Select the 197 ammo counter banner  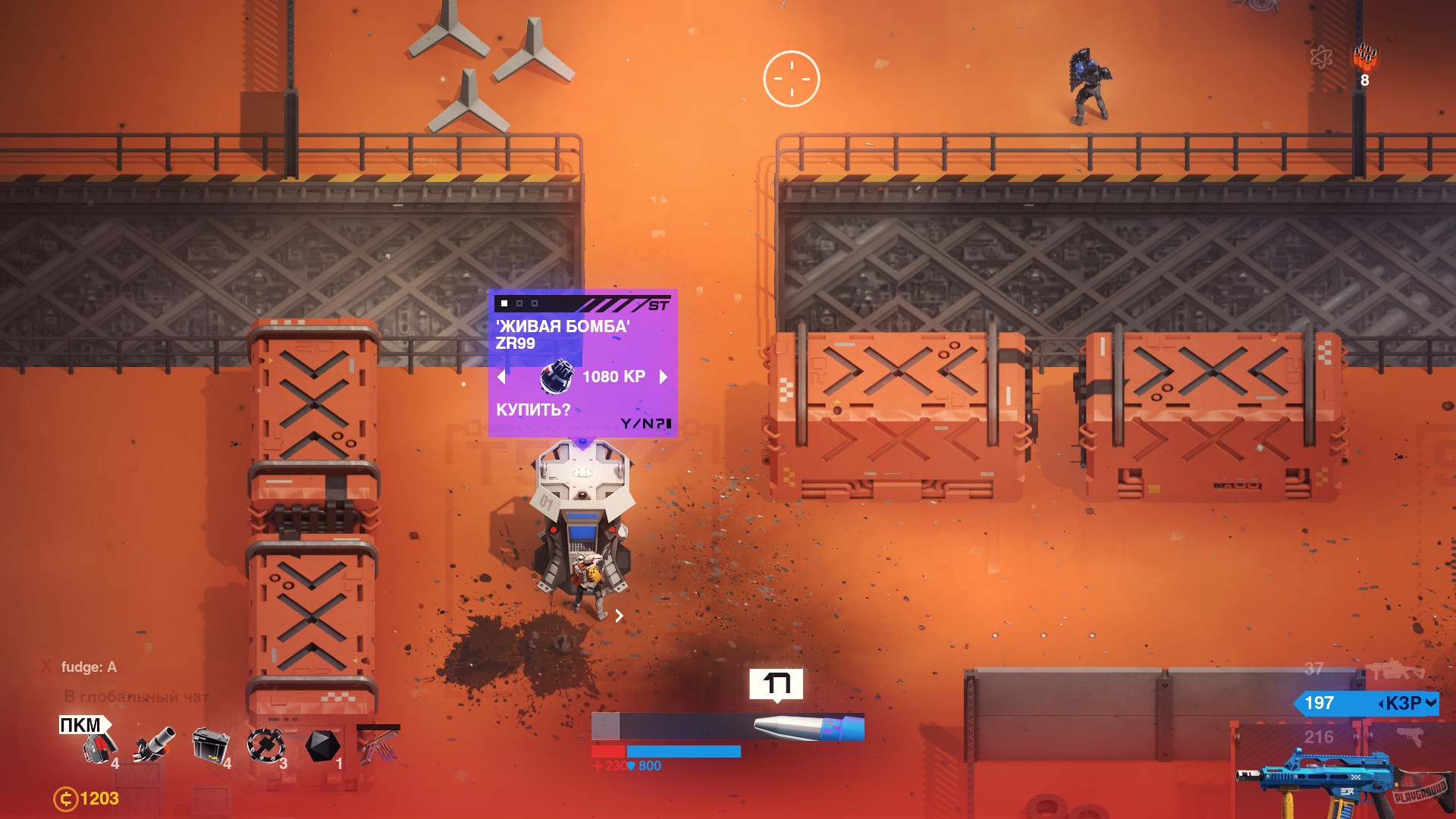(1320, 704)
